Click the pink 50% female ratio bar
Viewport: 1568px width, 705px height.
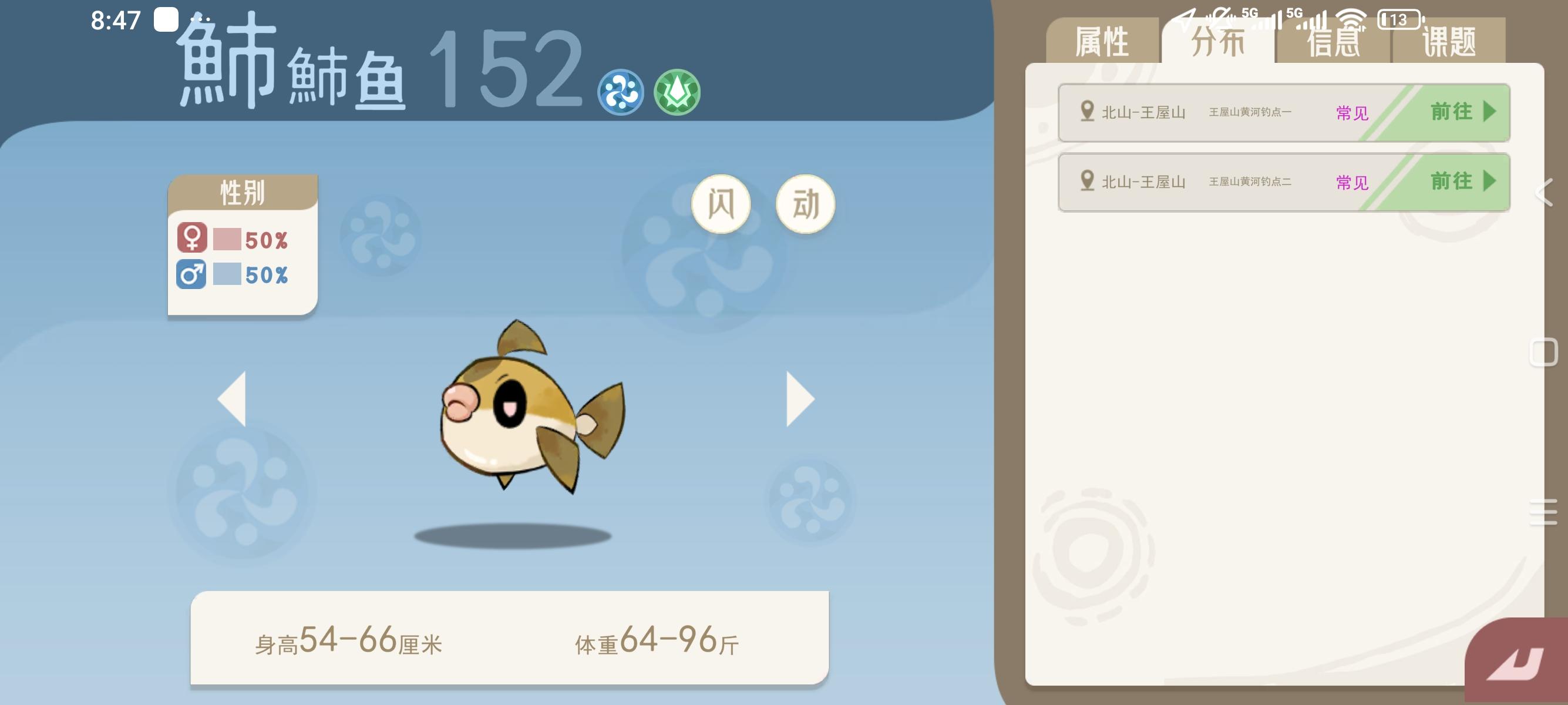227,239
